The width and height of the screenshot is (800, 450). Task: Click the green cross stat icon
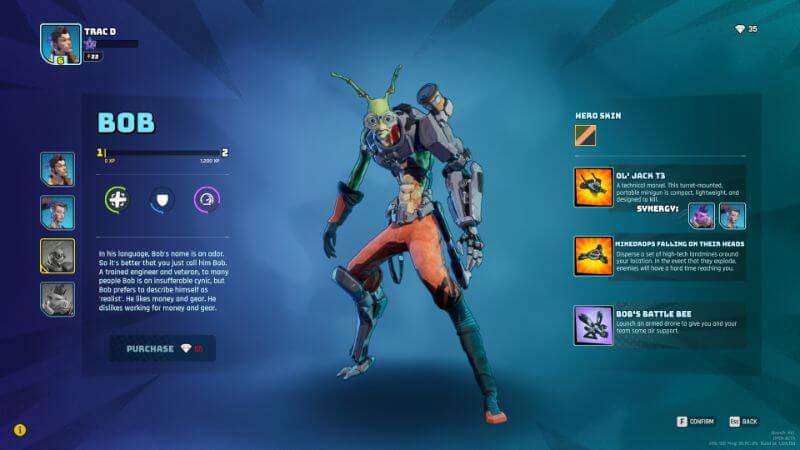click(x=118, y=199)
